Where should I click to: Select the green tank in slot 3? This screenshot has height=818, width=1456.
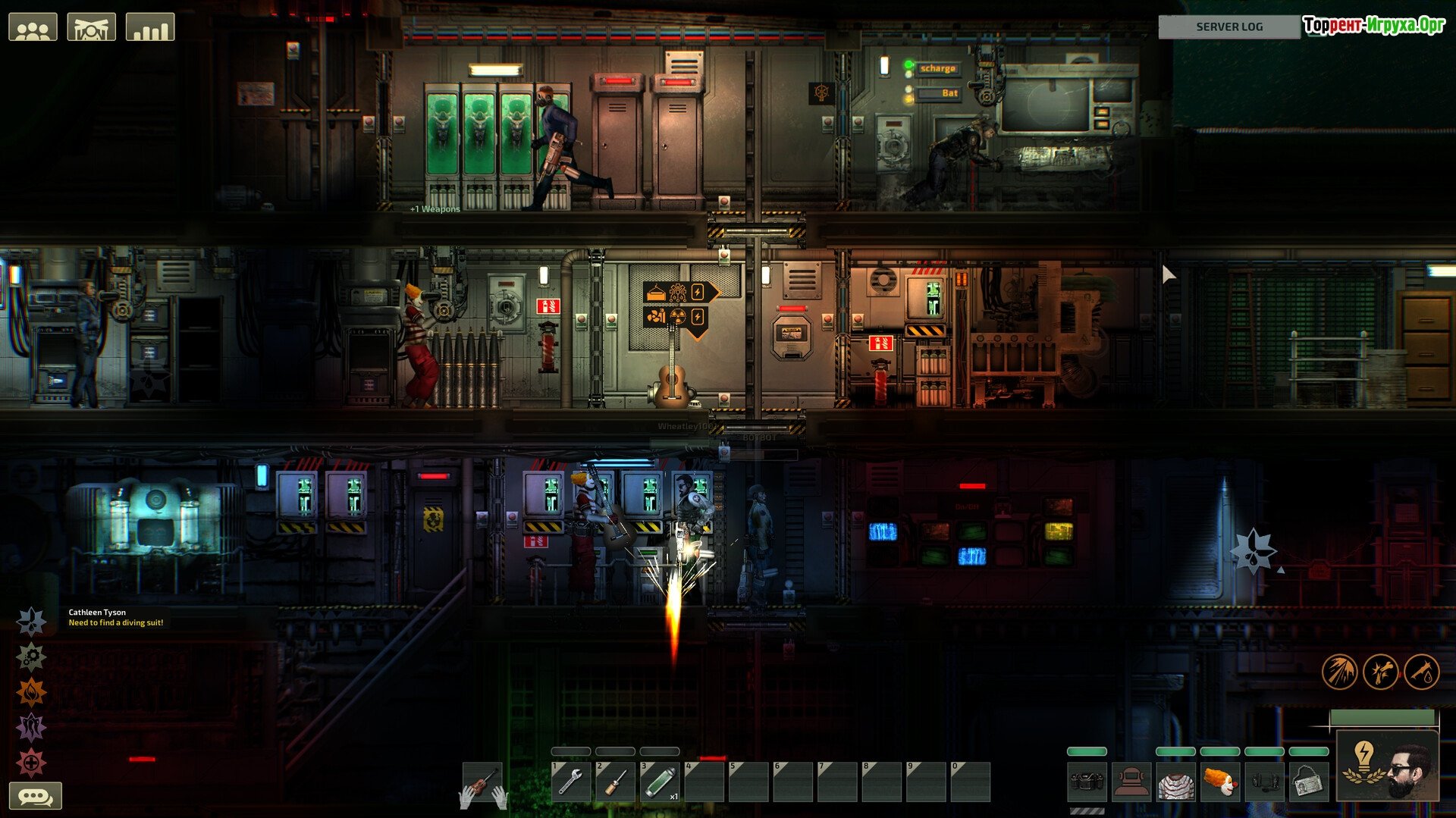click(x=659, y=782)
